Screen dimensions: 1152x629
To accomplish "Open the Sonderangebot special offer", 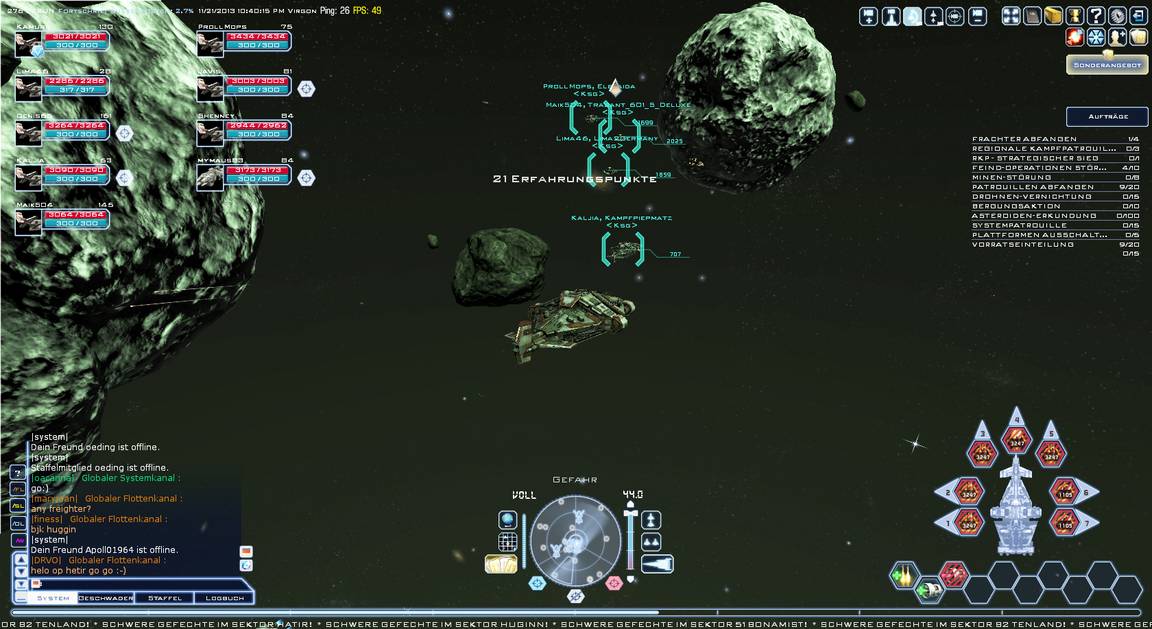I will pos(1106,65).
